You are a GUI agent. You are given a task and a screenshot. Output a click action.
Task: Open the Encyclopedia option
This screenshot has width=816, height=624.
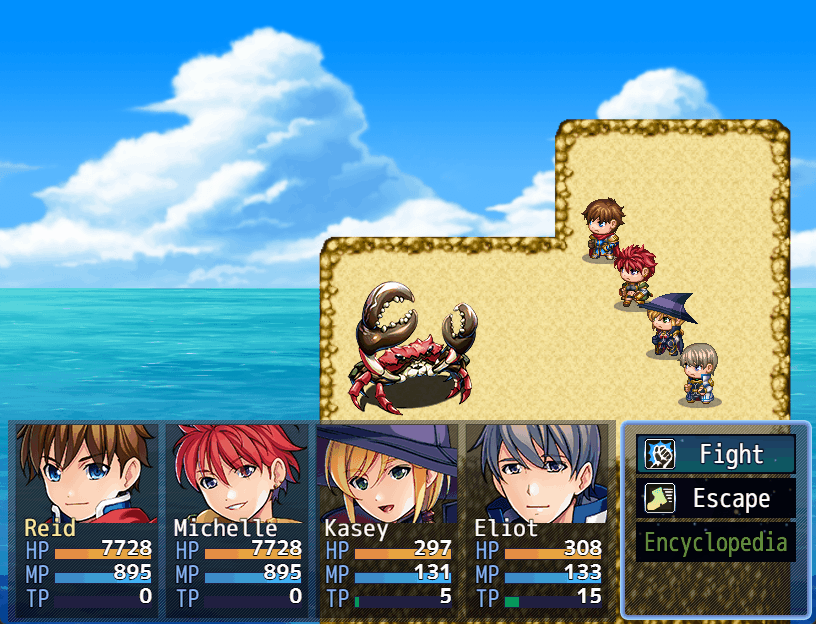(716, 543)
